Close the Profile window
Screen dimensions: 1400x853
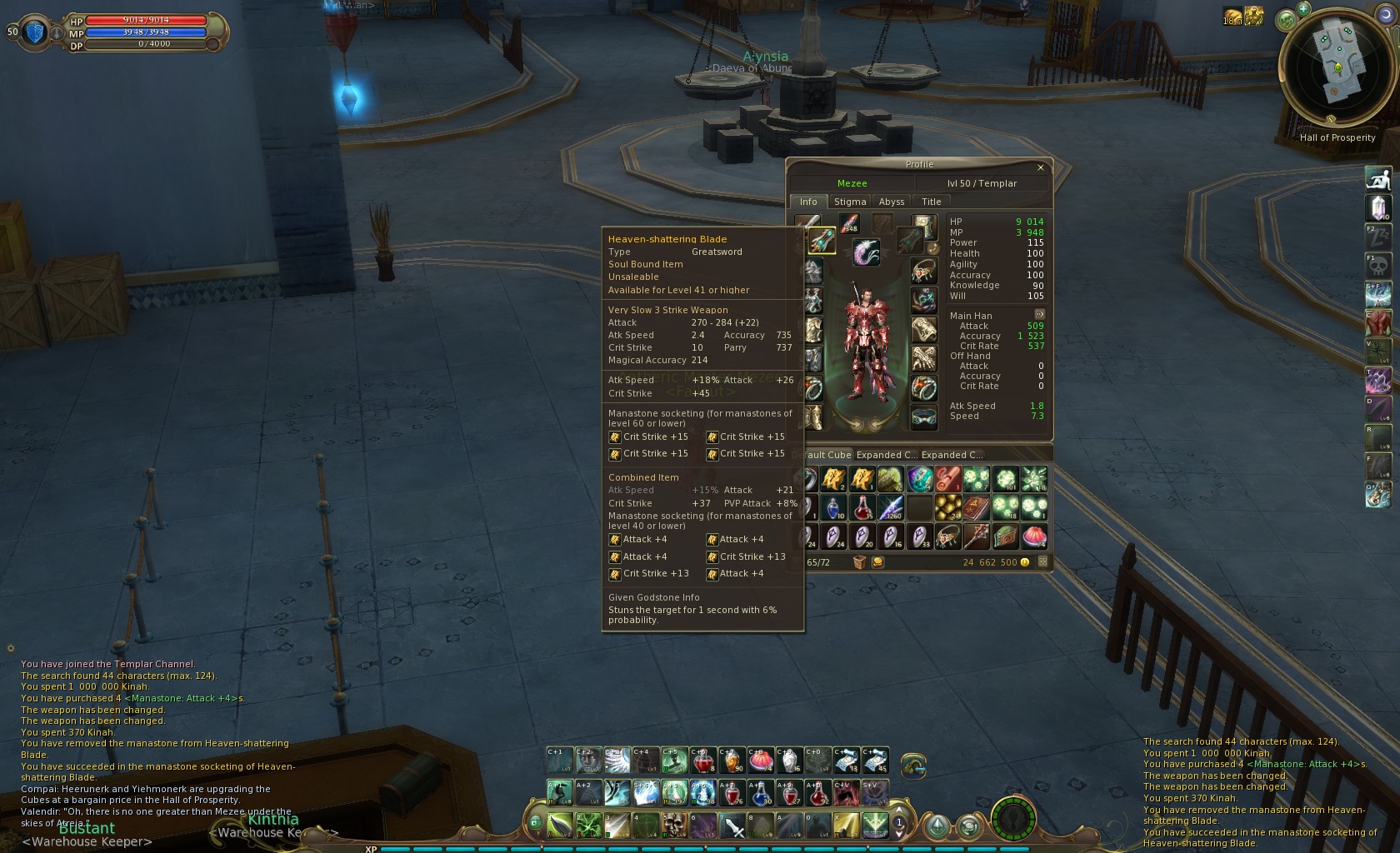pyautogui.click(x=1040, y=167)
